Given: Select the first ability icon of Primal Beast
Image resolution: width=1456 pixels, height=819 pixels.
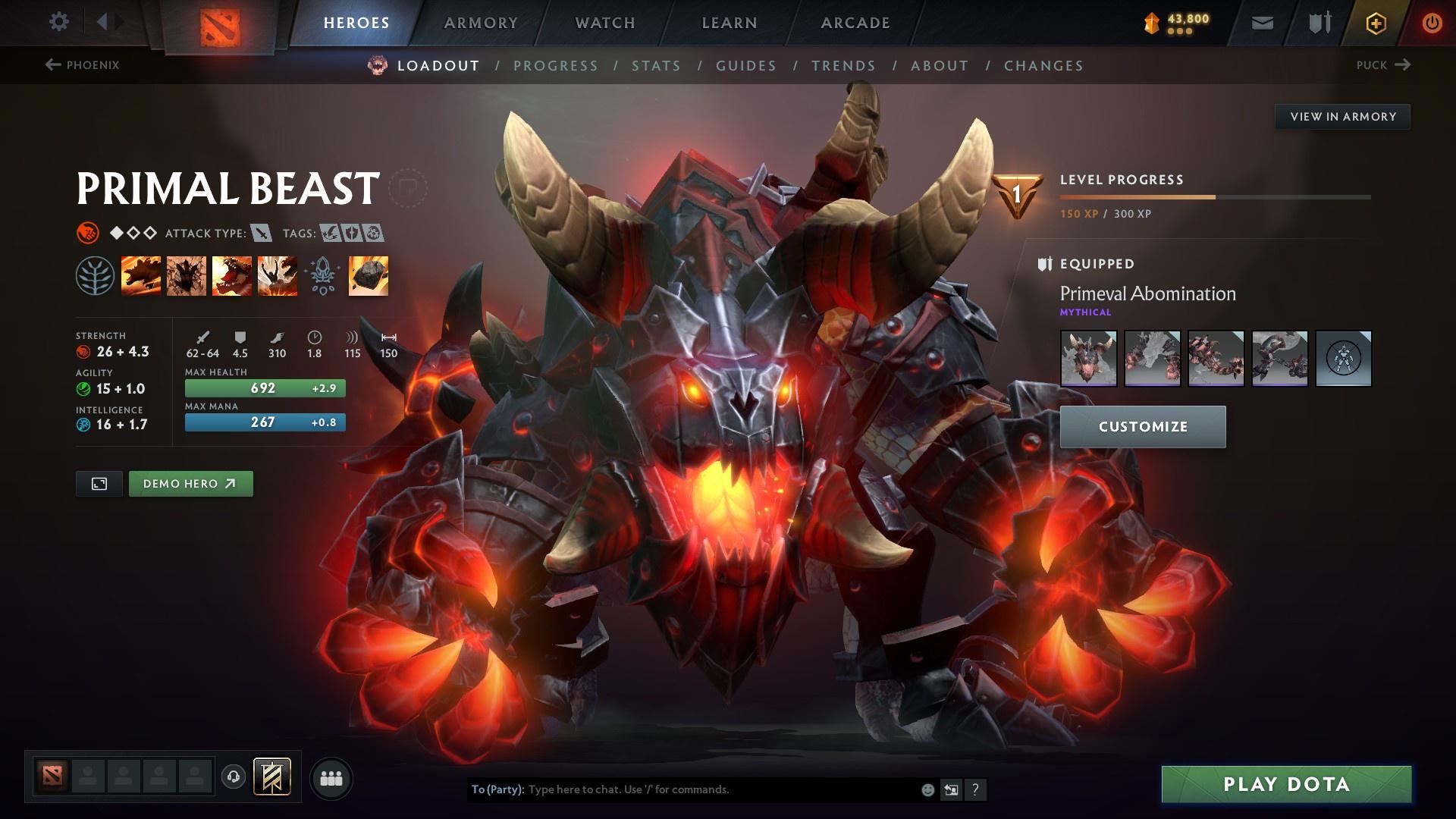Looking at the screenshot, I should [142, 276].
